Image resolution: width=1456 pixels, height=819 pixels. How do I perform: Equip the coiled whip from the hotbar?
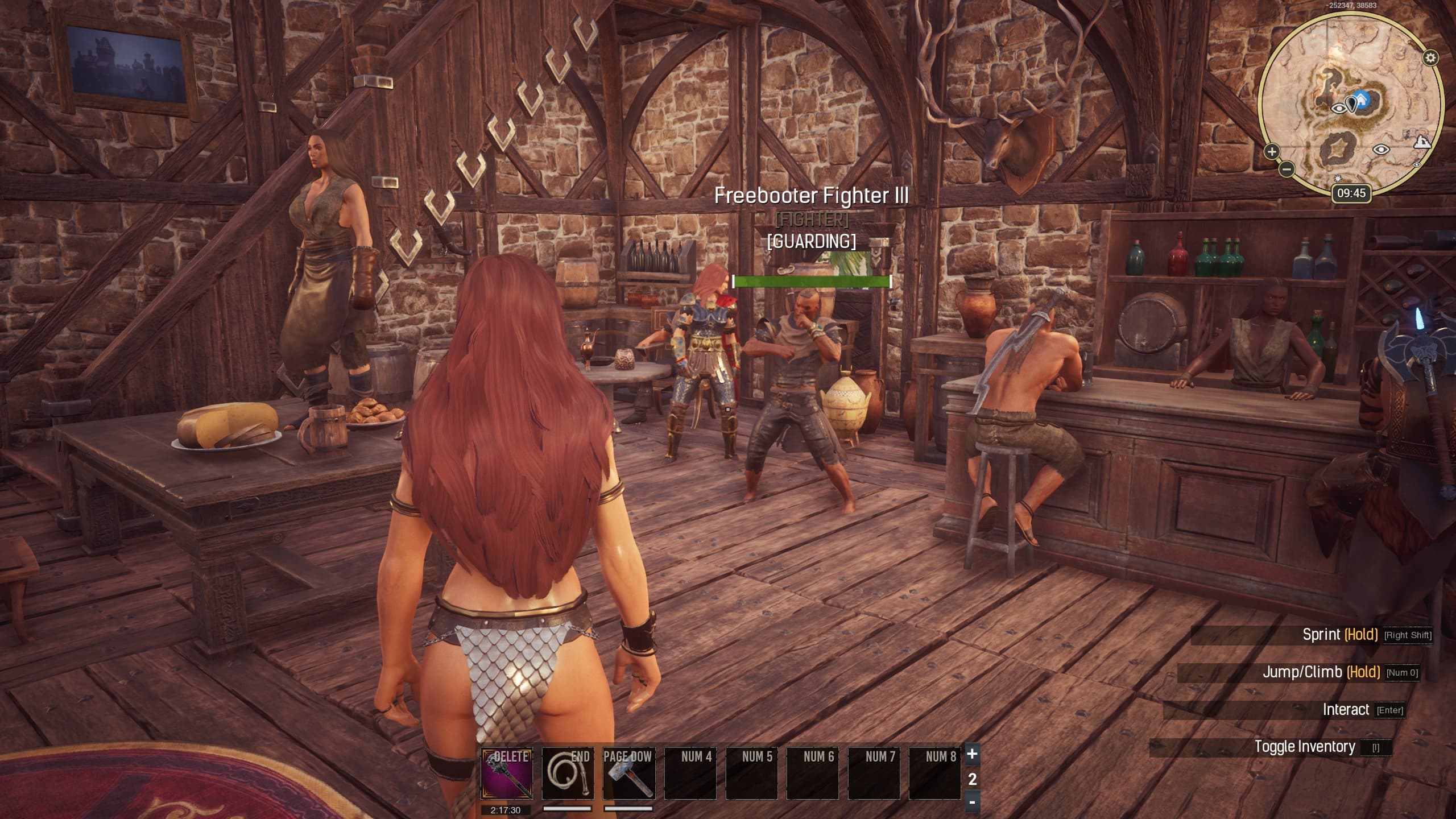point(568,773)
